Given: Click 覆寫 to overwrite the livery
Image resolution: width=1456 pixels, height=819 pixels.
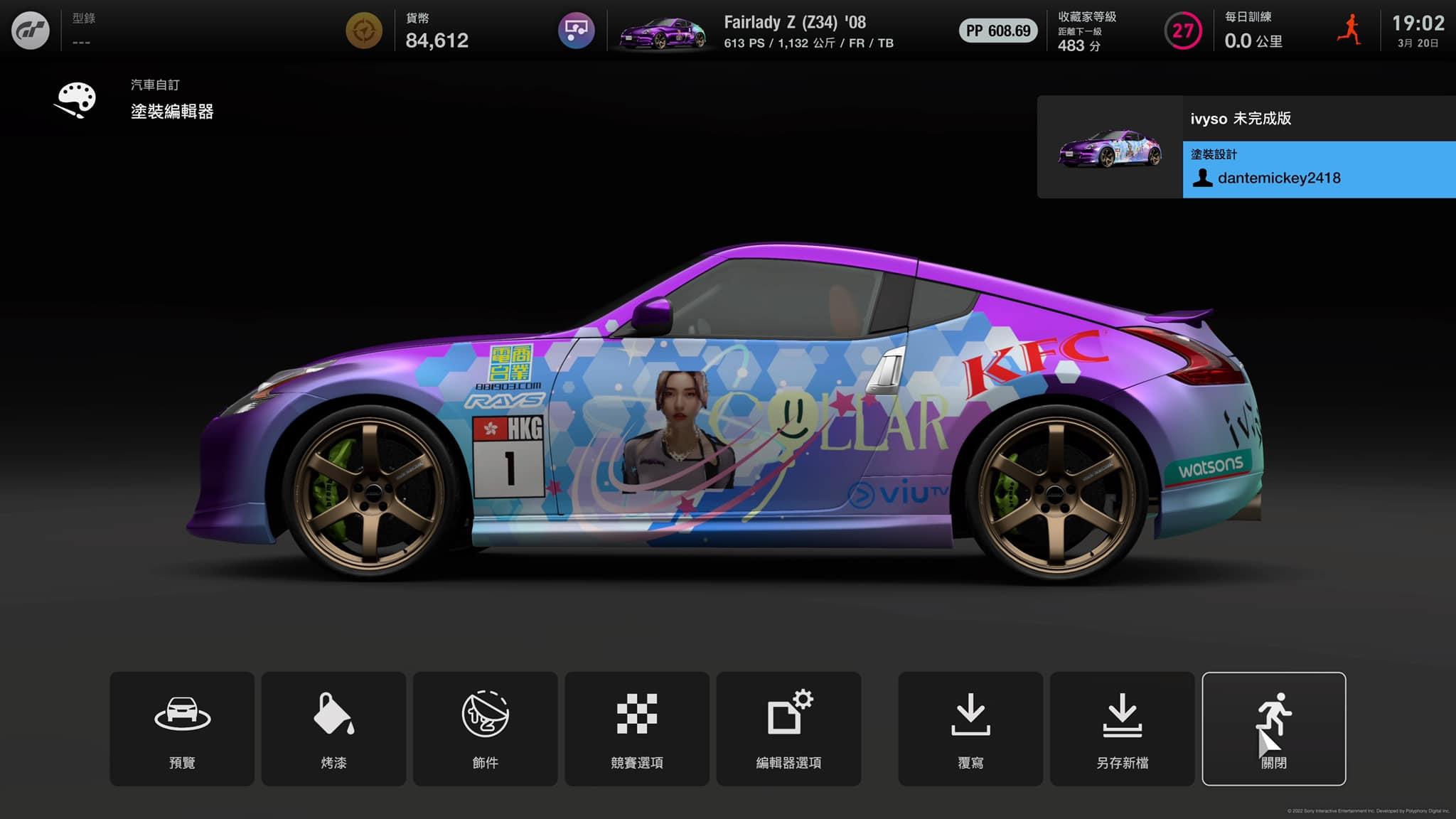Looking at the screenshot, I should [x=970, y=729].
